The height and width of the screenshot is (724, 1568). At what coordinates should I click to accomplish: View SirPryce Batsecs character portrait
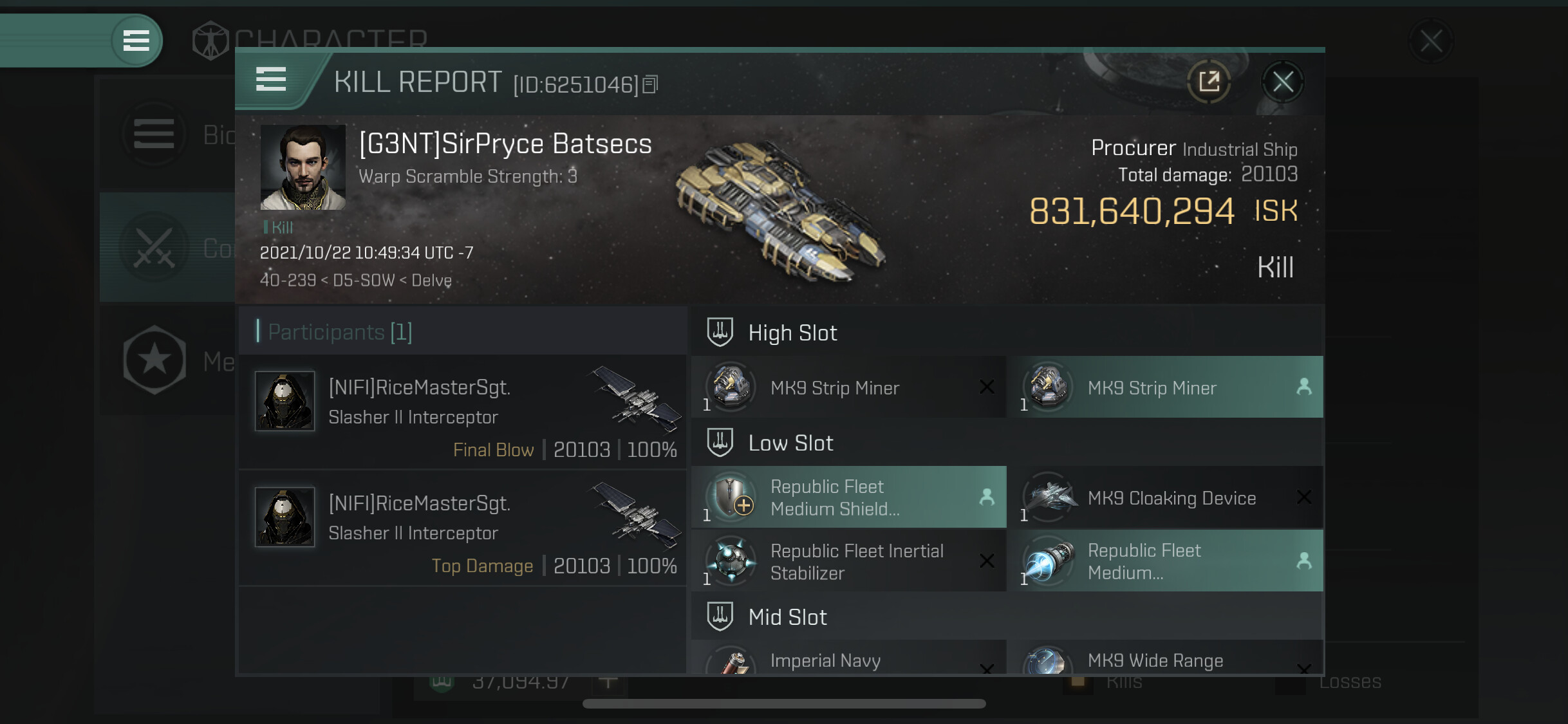303,167
